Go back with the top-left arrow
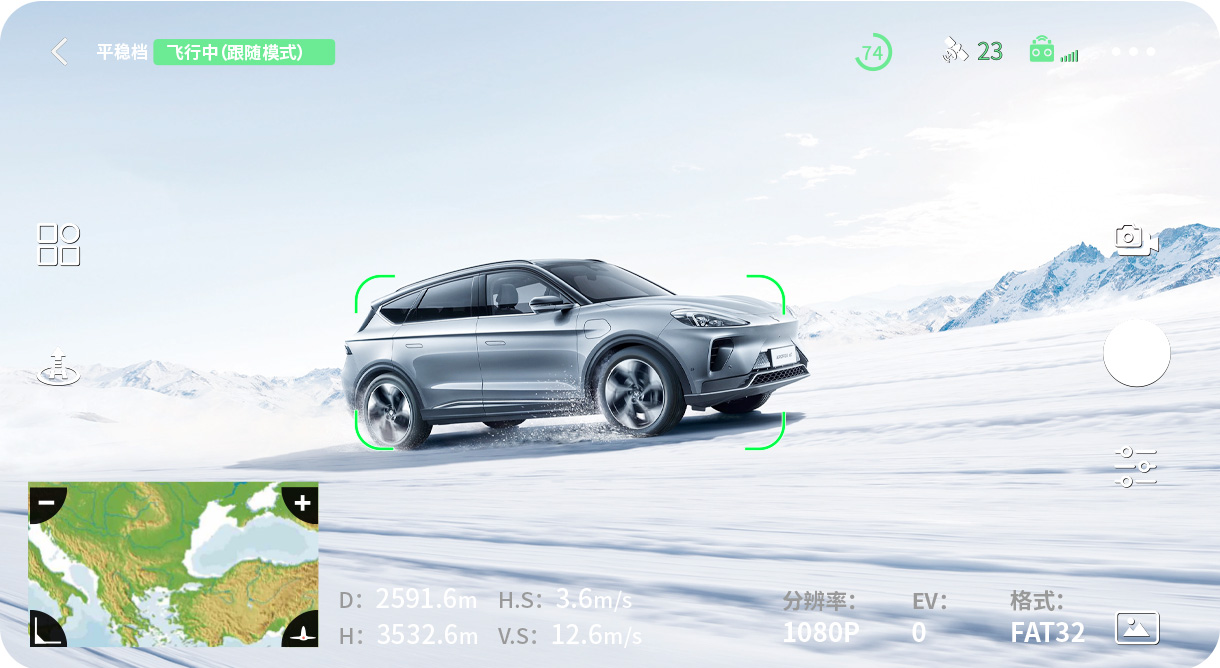Screen dimensions: 1220x668 click(60, 52)
